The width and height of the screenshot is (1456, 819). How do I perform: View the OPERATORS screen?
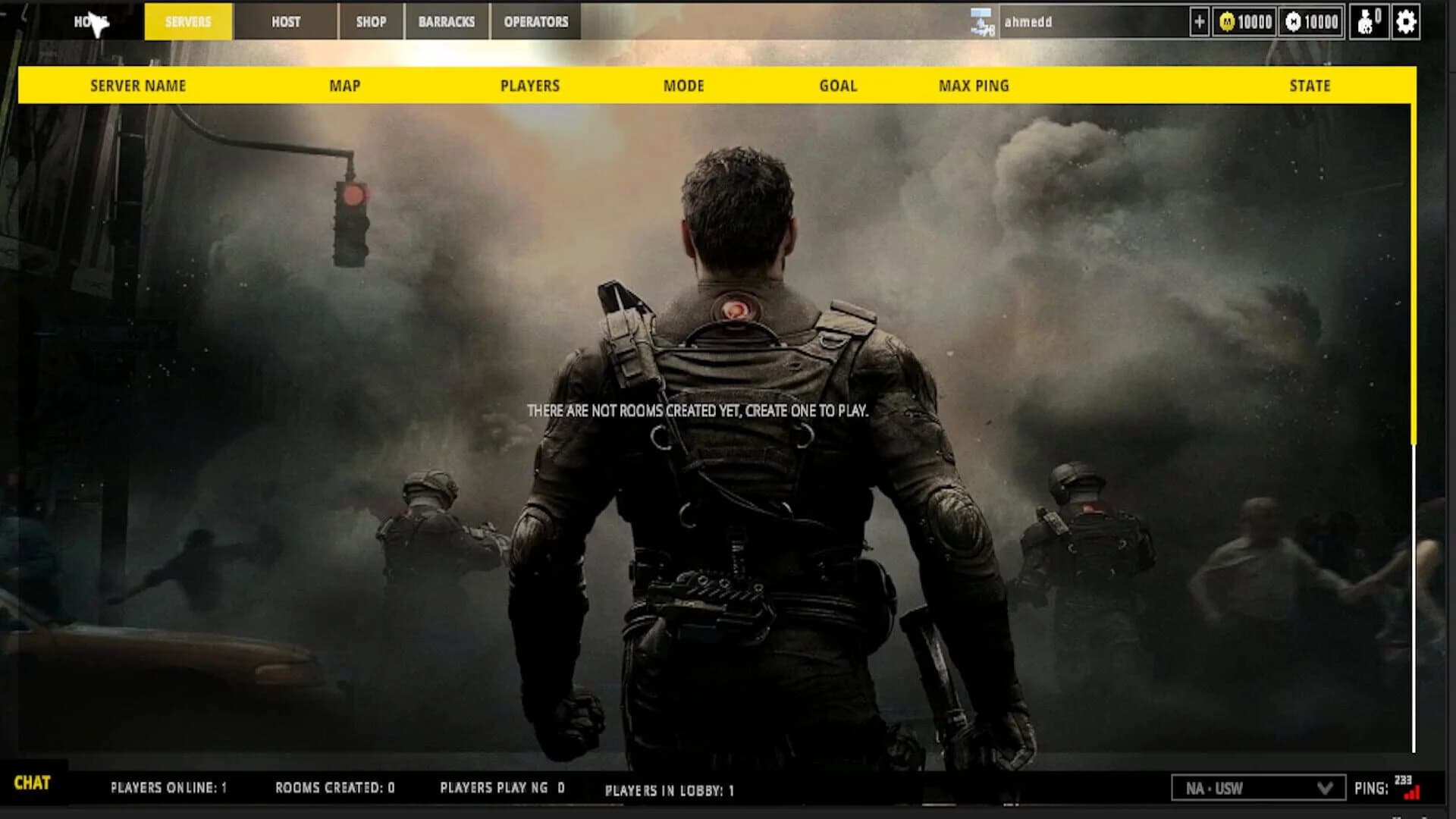click(x=535, y=22)
